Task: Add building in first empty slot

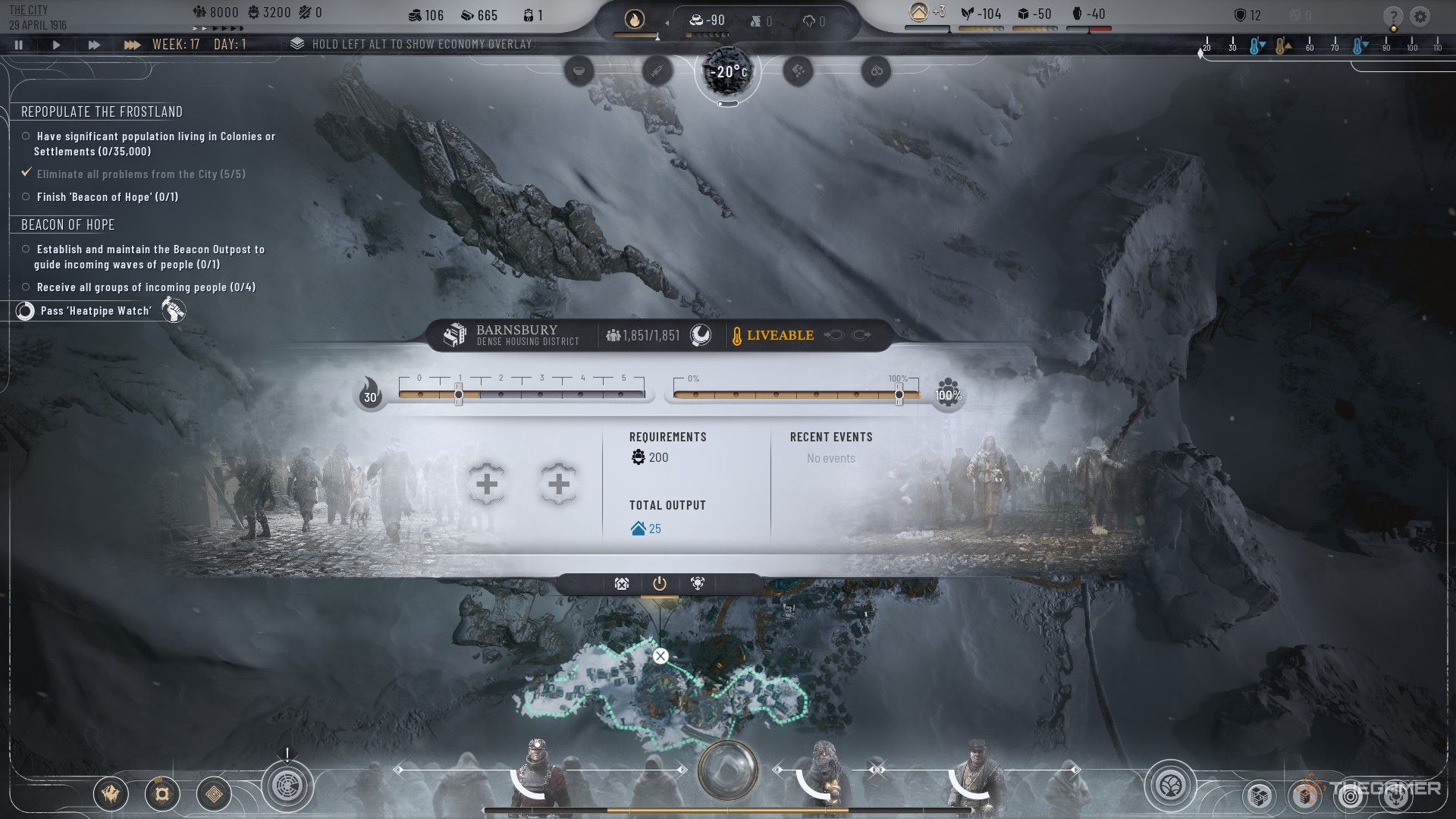Action: 487,485
